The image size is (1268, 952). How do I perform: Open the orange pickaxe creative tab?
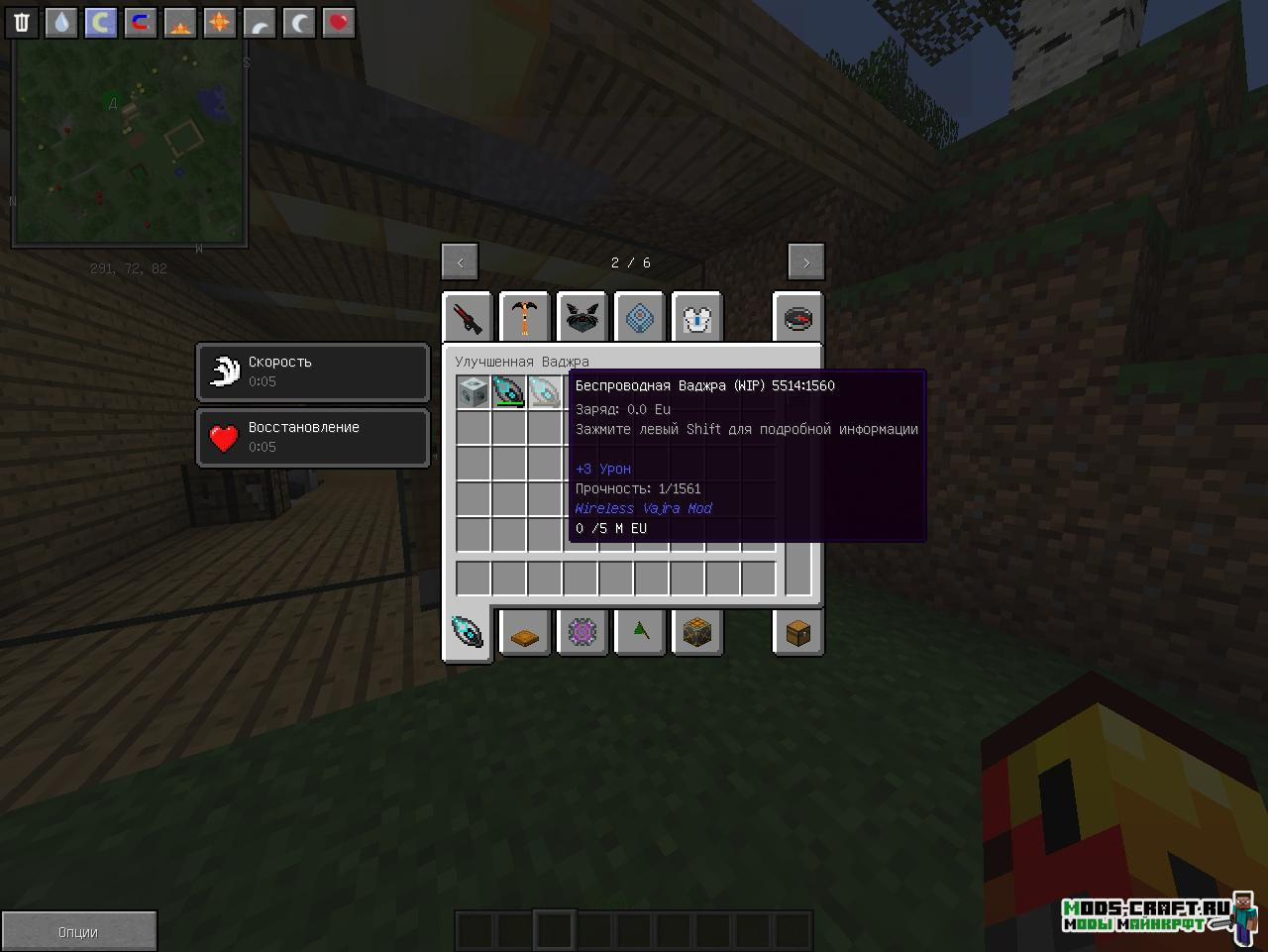tap(525, 318)
